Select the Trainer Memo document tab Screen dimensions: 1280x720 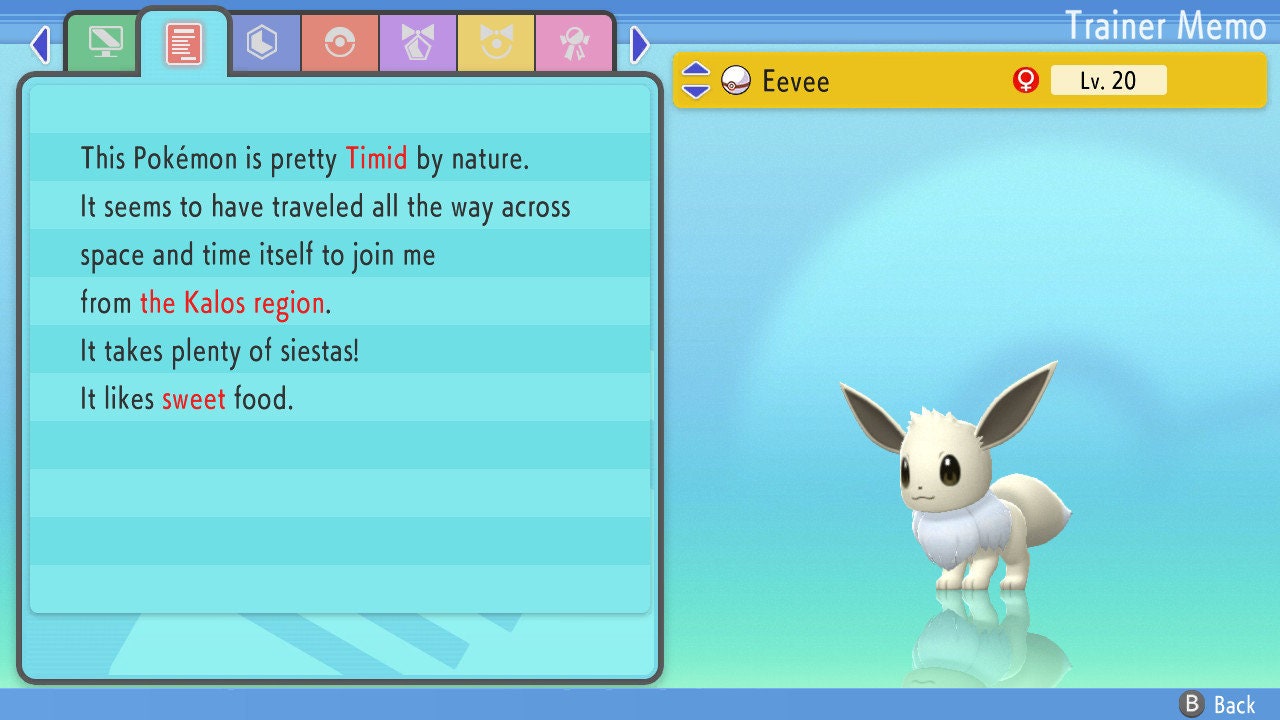(x=184, y=44)
